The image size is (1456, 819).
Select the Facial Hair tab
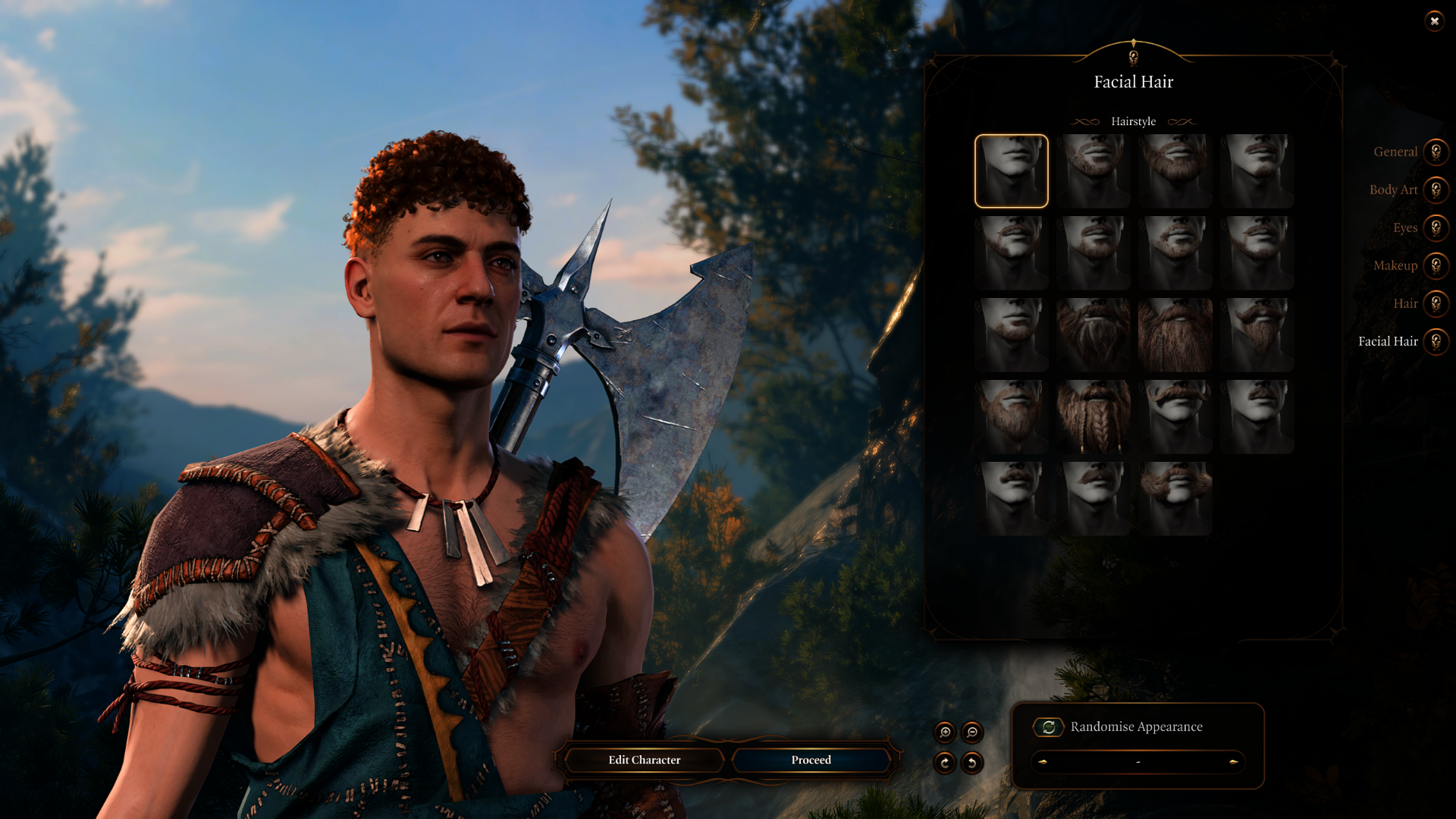click(1436, 341)
